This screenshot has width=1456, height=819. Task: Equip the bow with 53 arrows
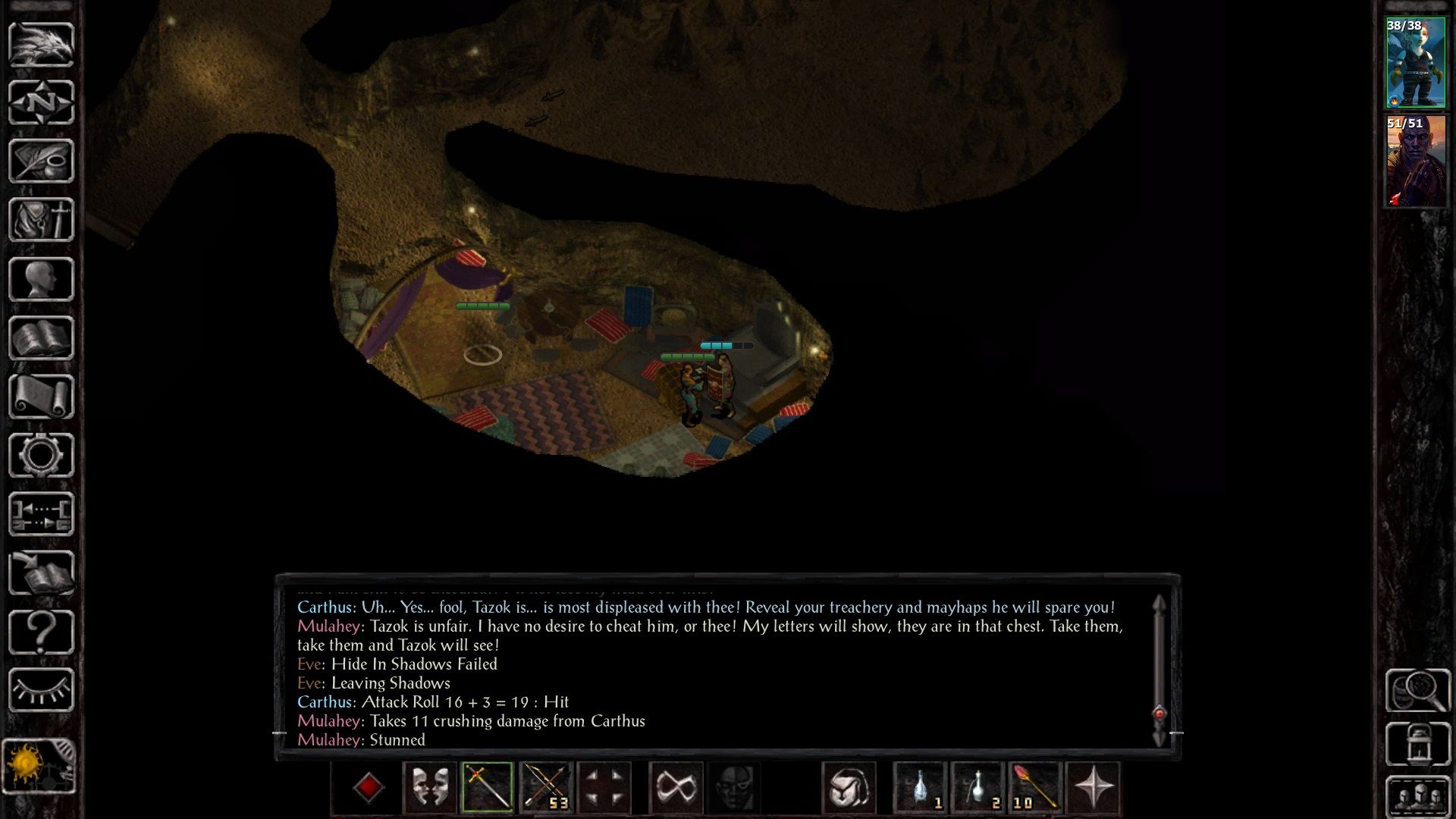click(546, 787)
